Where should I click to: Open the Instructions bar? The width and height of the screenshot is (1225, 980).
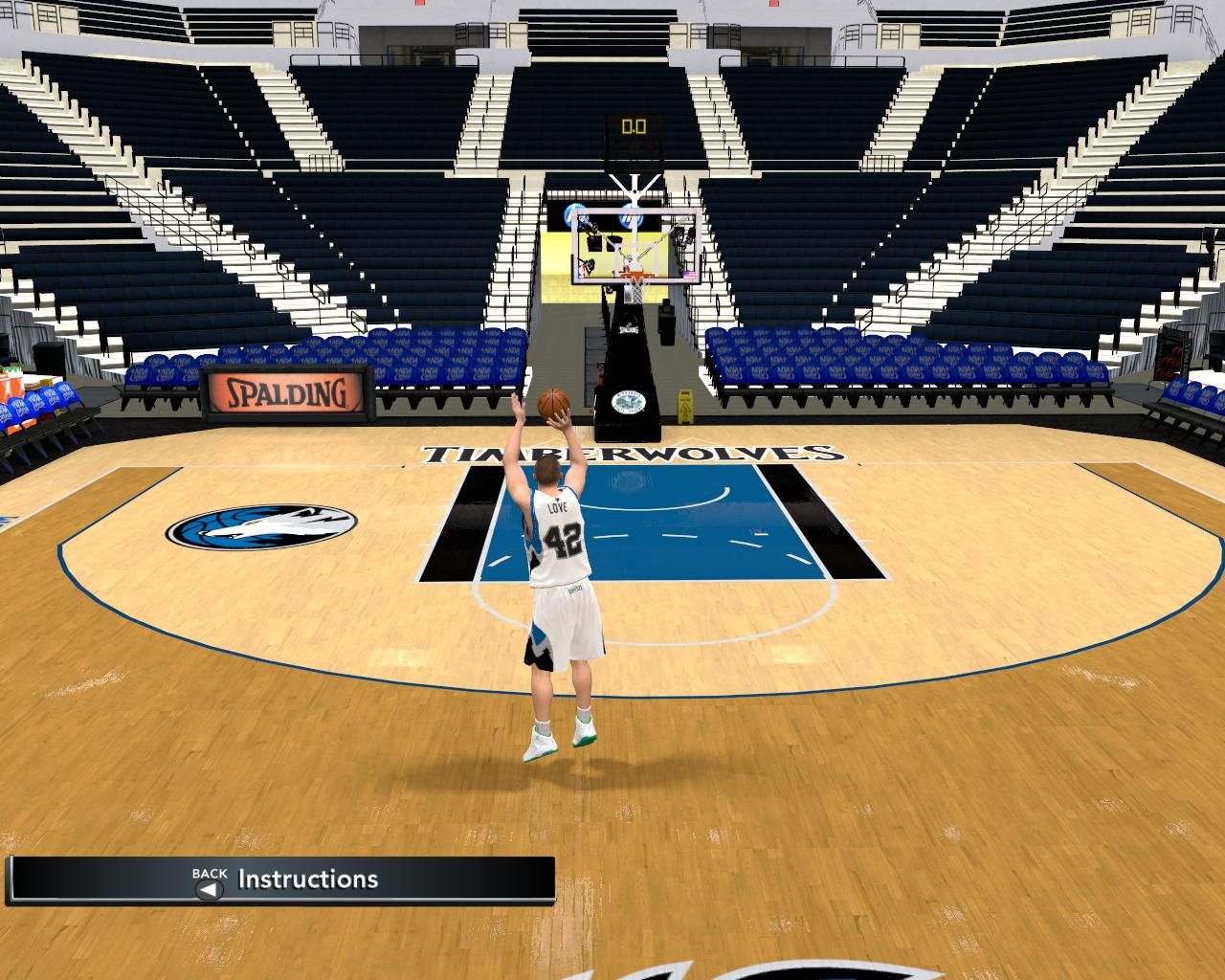click(308, 880)
